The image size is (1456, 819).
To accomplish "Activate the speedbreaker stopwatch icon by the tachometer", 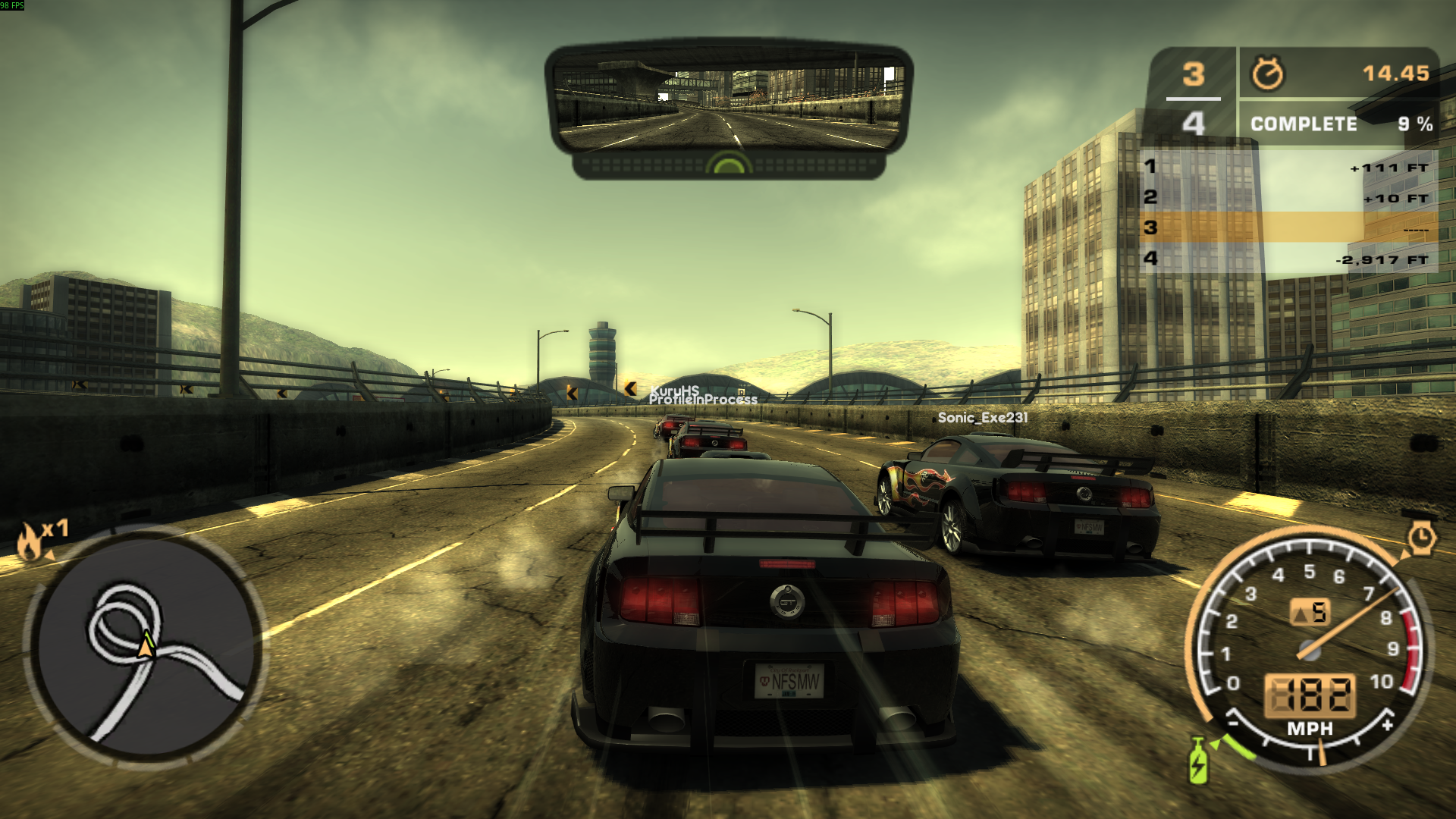I will 1422,538.
